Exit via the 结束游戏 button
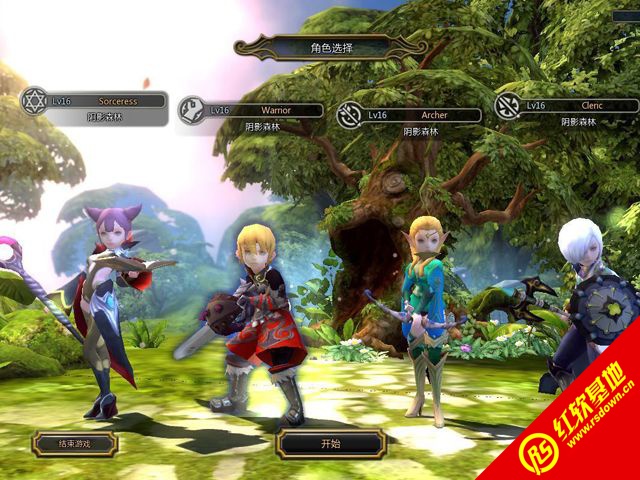 point(74,443)
